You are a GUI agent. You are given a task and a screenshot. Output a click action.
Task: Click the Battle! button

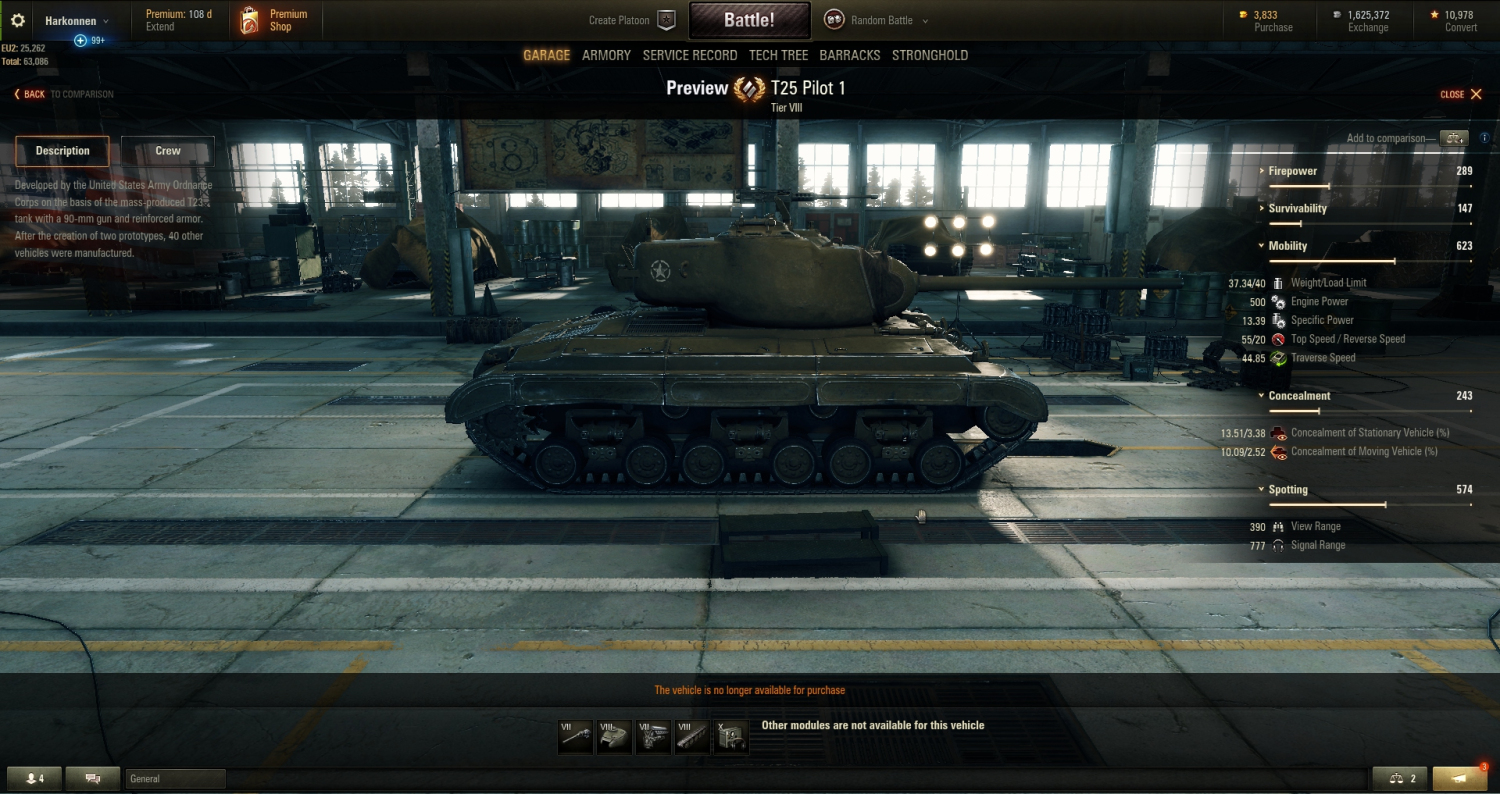pyautogui.click(x=748, y=20)
